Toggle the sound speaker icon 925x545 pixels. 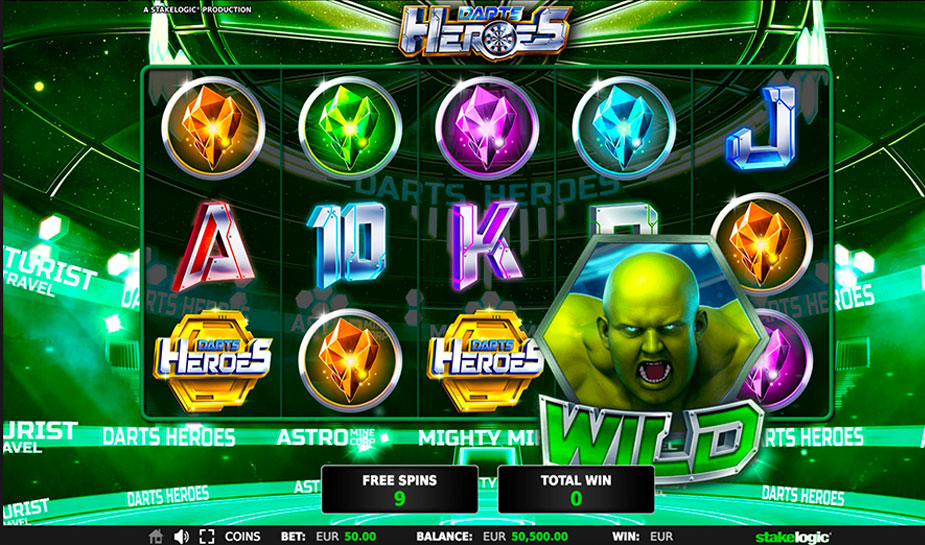[x=181, y=536]
